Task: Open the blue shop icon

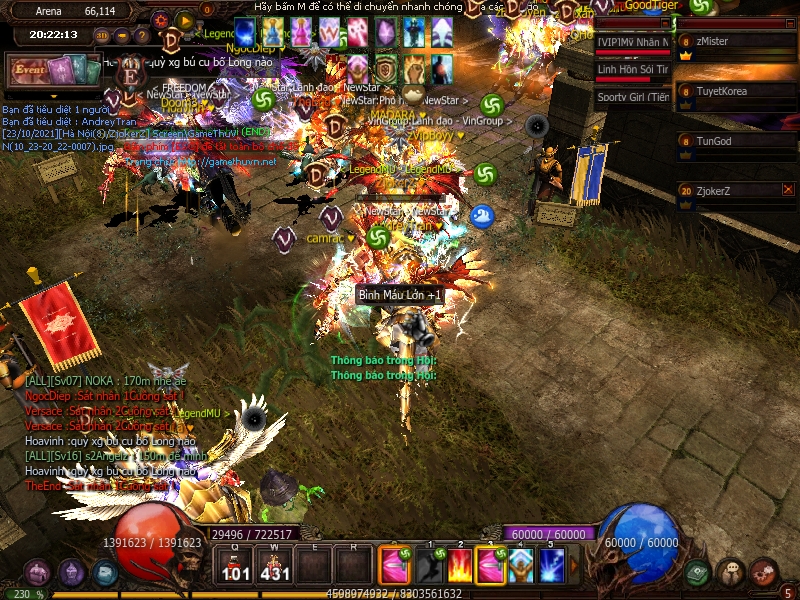Action: tap(105, 573)
